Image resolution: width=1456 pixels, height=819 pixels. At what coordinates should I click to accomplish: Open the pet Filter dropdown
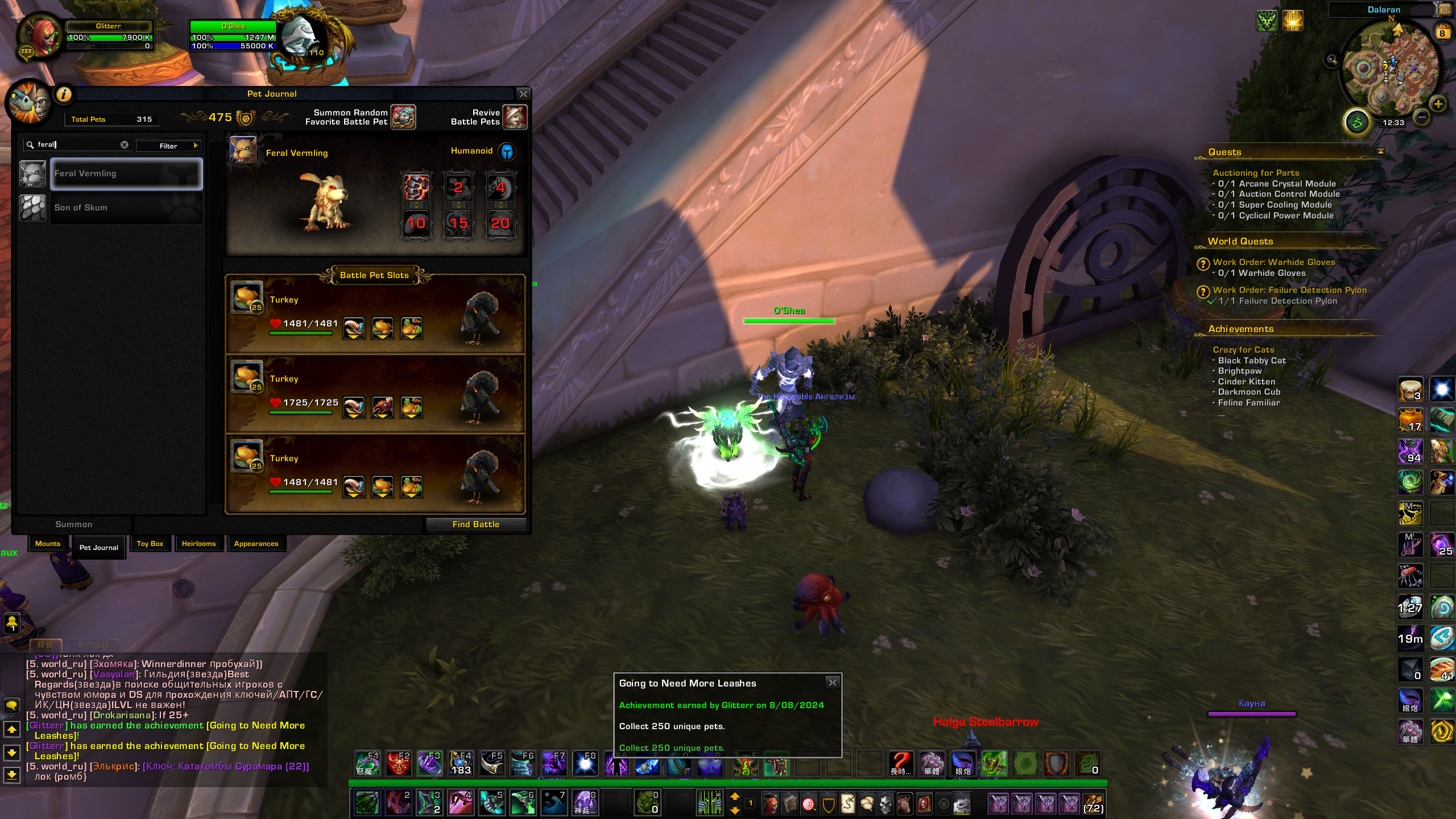pos(169,146)
